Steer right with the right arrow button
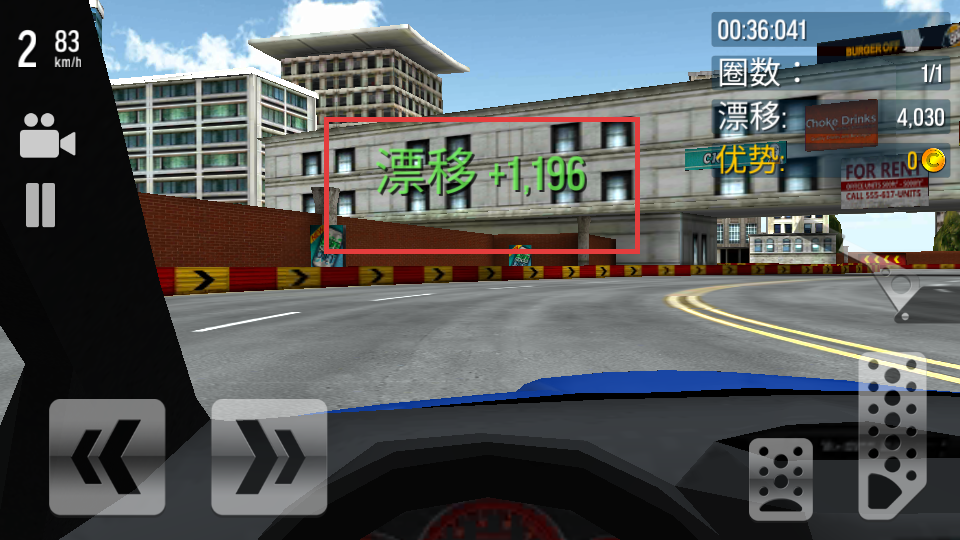 coord(269,457)
